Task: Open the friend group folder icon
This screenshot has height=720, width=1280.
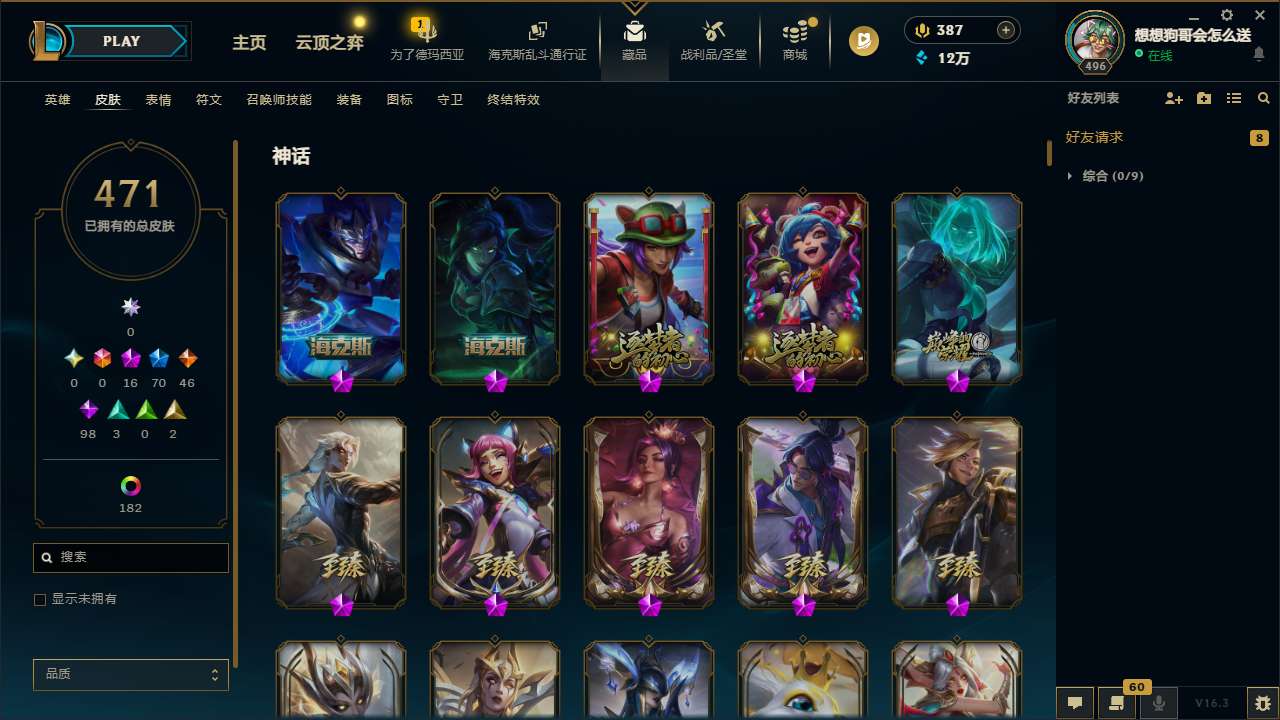Action: click(x=1203, y=98)
